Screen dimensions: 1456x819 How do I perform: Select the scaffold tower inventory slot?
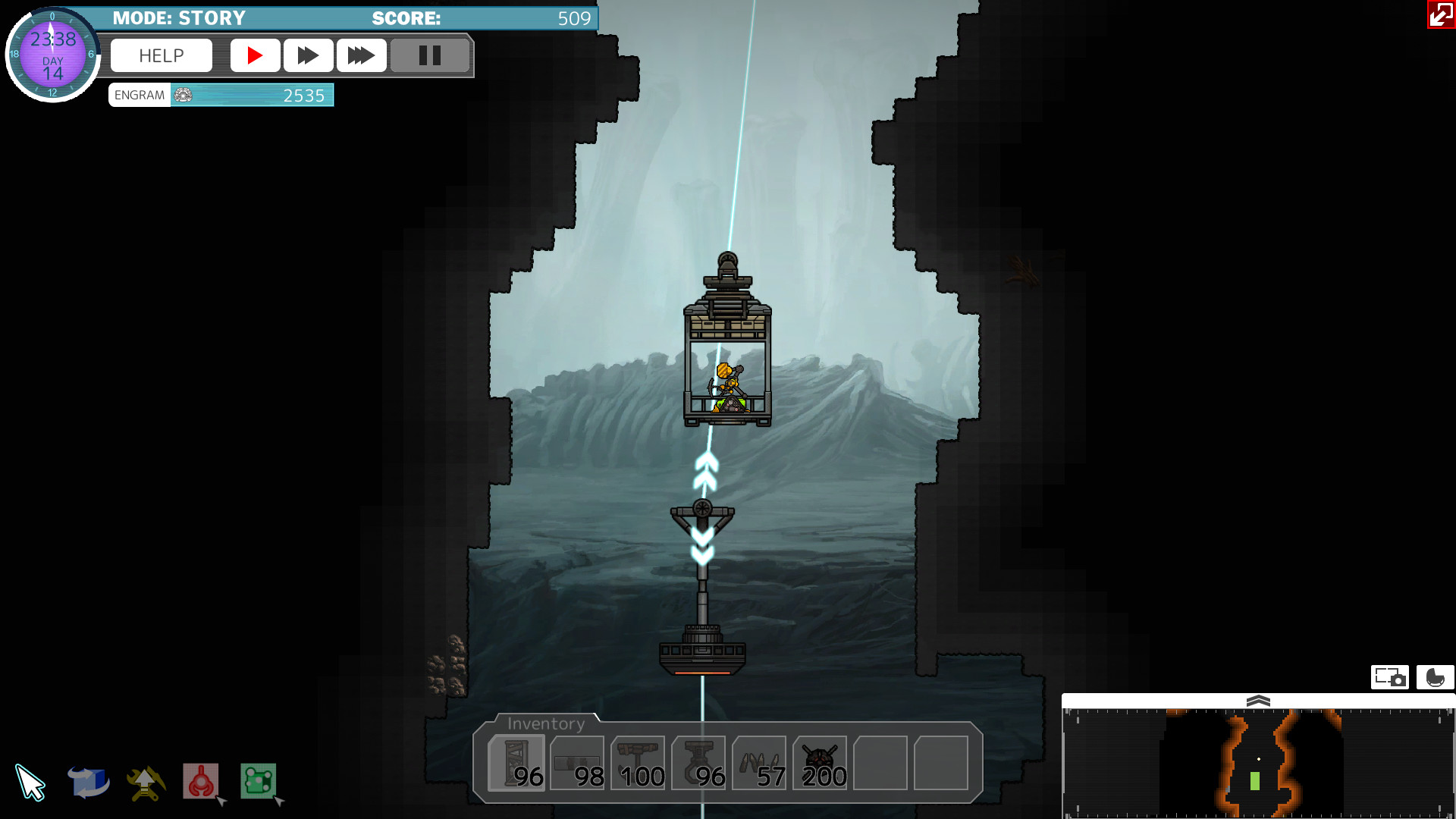click(516, 763)
